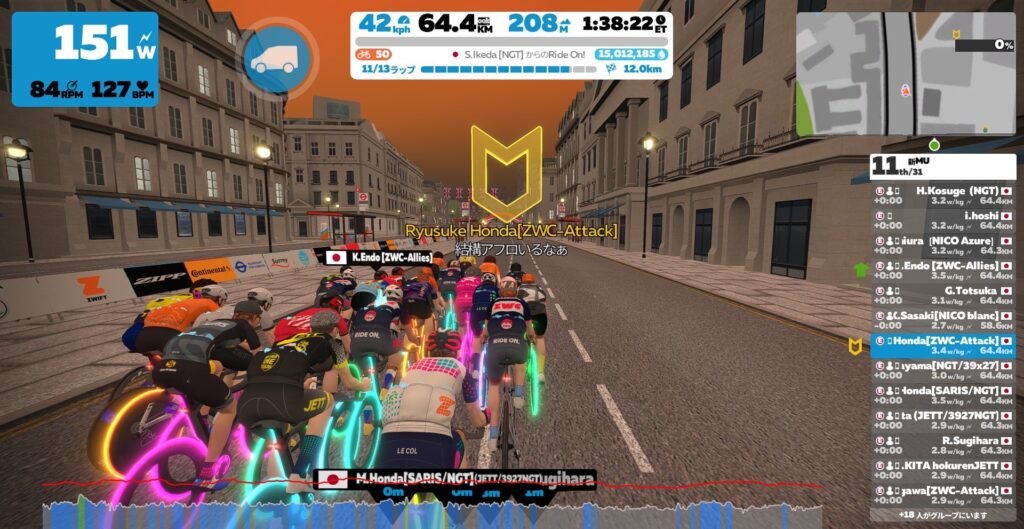Select i.hoshi in the rider list
This screenshot has height=529, width=1024.
point(943,219)
